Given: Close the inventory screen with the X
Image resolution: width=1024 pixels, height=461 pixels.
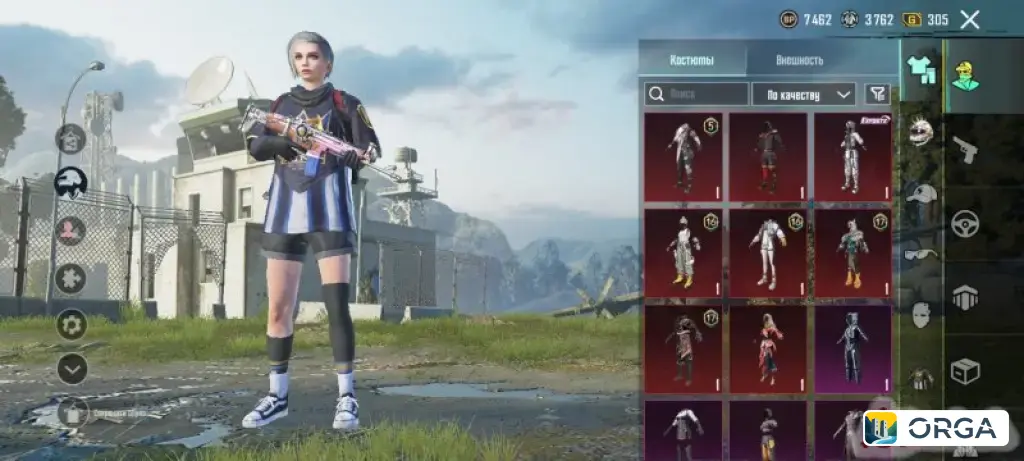Looking at the screenshot, I should pyautogui.click(x=969, y=19).
